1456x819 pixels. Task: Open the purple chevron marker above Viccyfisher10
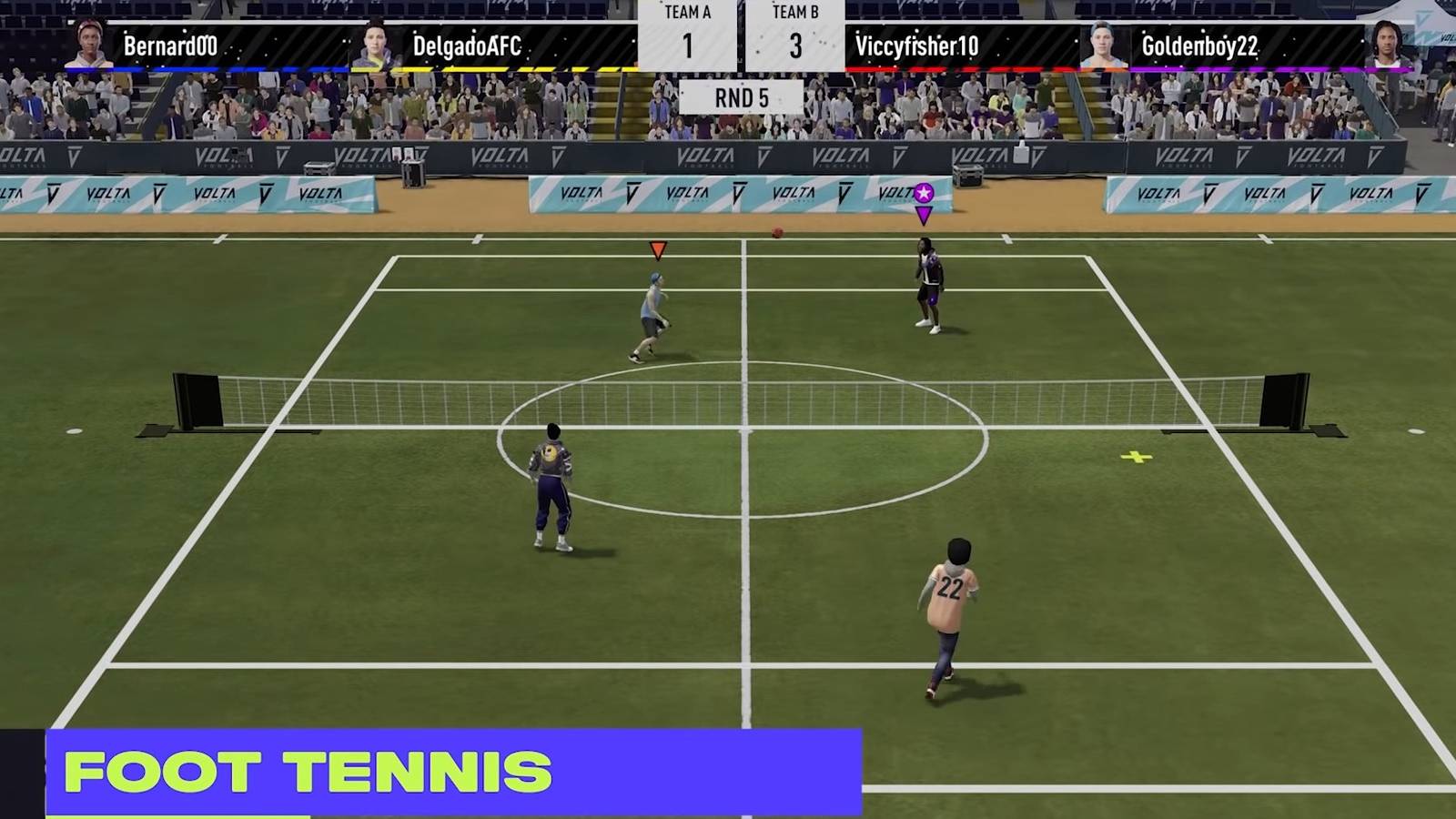coord(925,213)
